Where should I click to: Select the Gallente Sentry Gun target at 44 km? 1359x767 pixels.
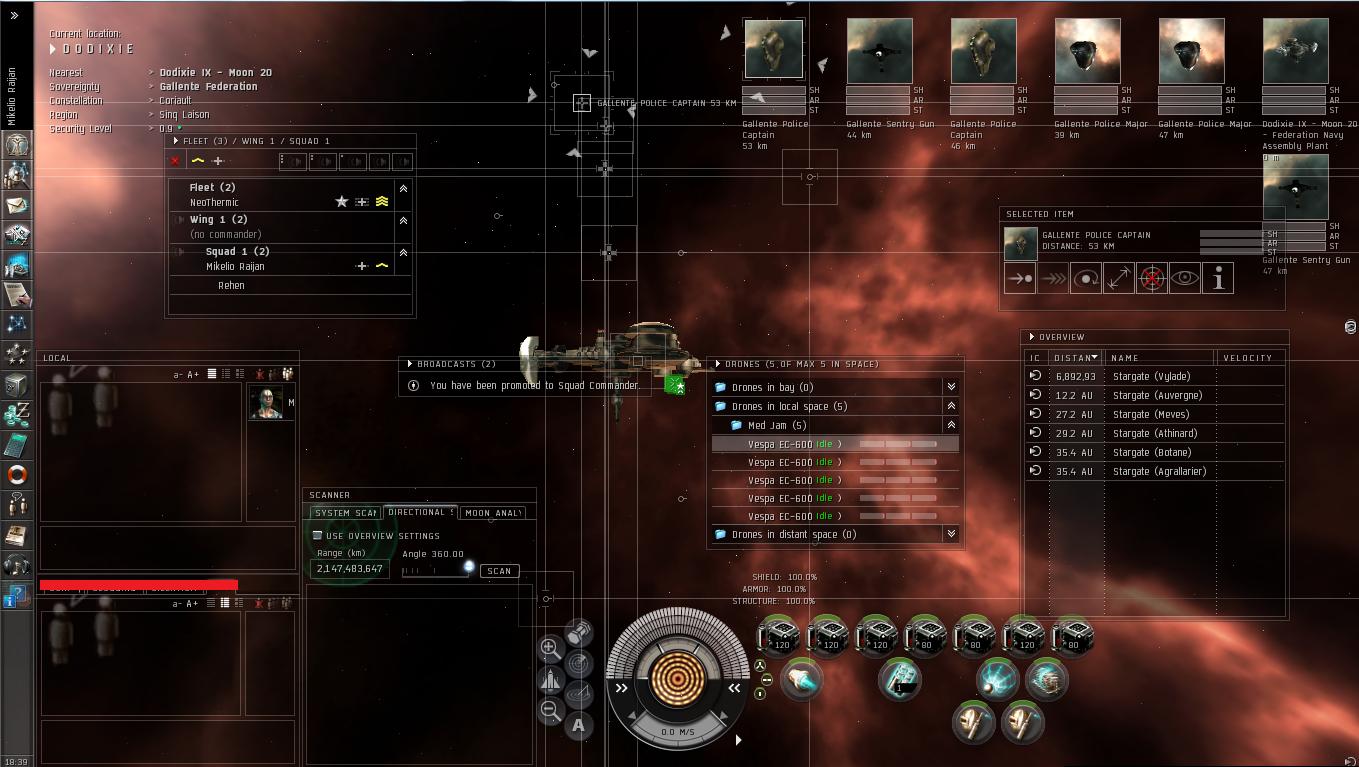[x=879, y=51]
